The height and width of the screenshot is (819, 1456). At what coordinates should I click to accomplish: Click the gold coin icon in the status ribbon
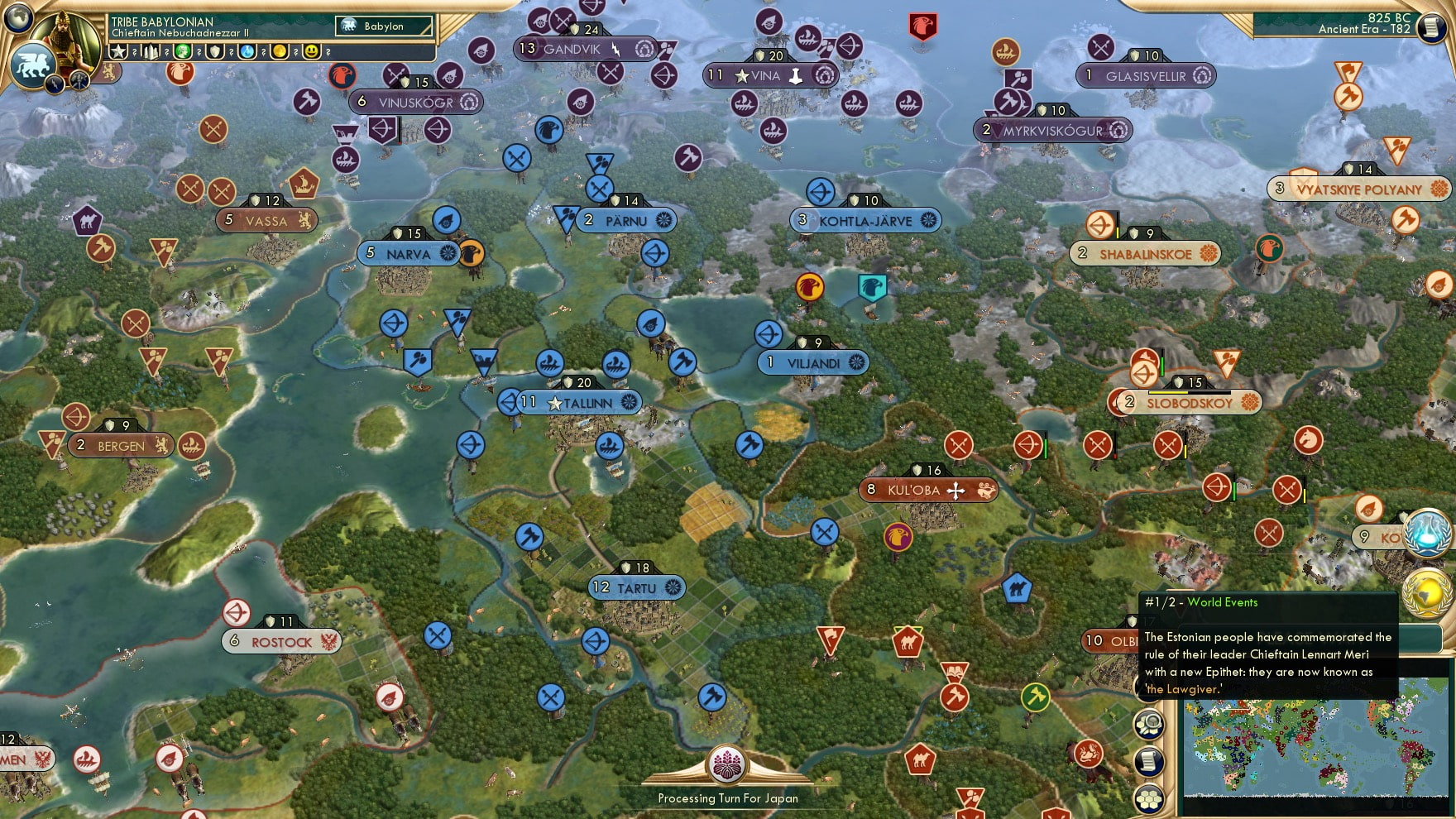coord(280,51)
